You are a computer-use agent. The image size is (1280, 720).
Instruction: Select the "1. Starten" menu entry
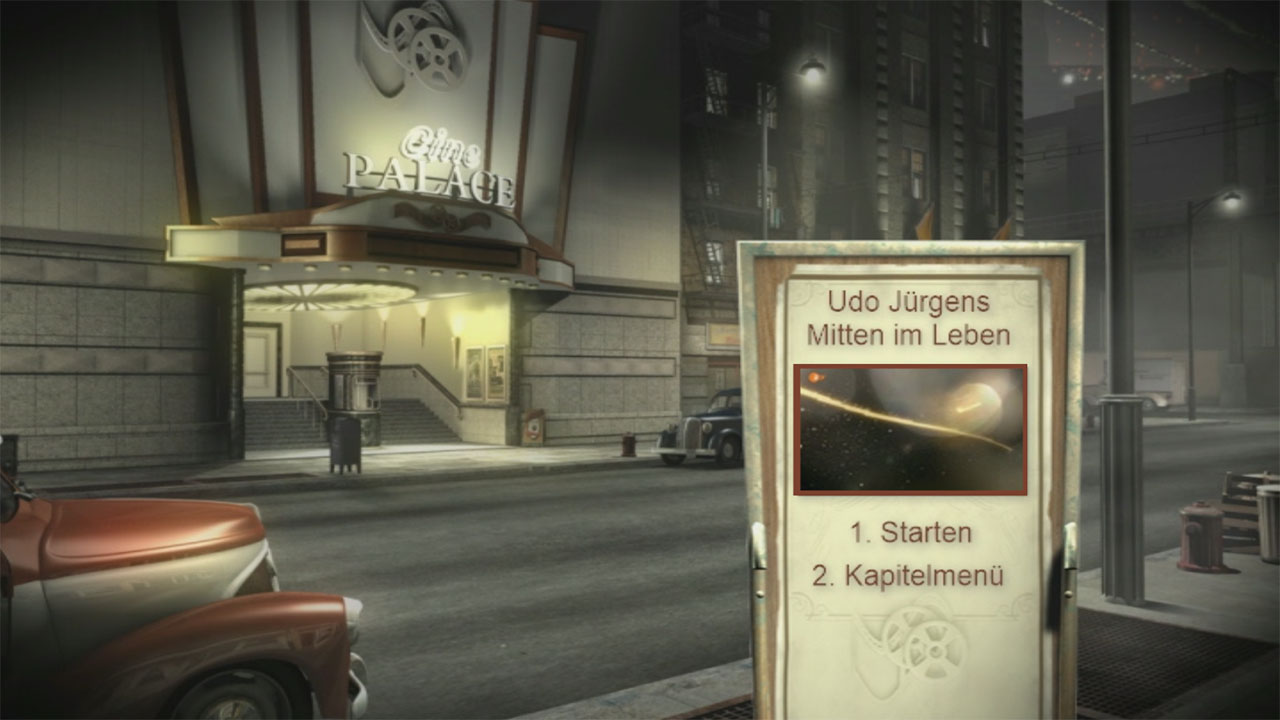tap(910, 533)
